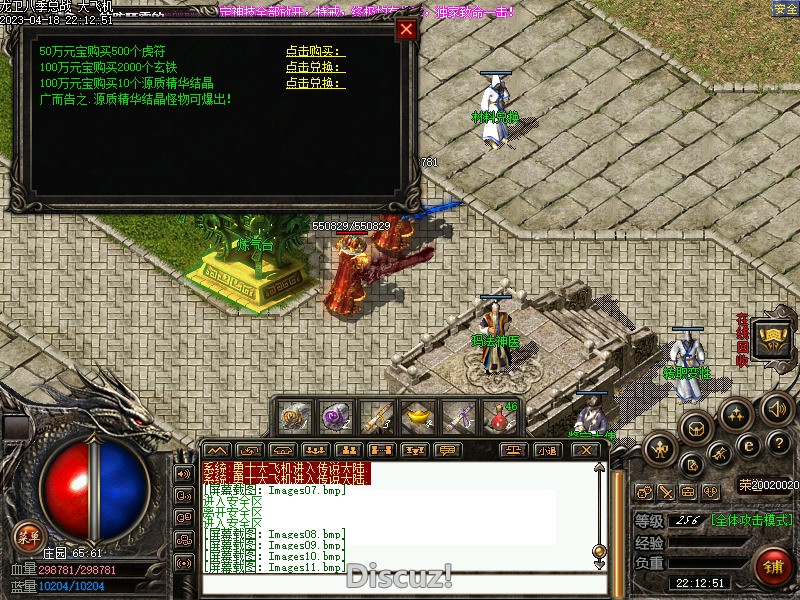
Task: Select the first chat channel speaker button
Action: tap(183, 473)
